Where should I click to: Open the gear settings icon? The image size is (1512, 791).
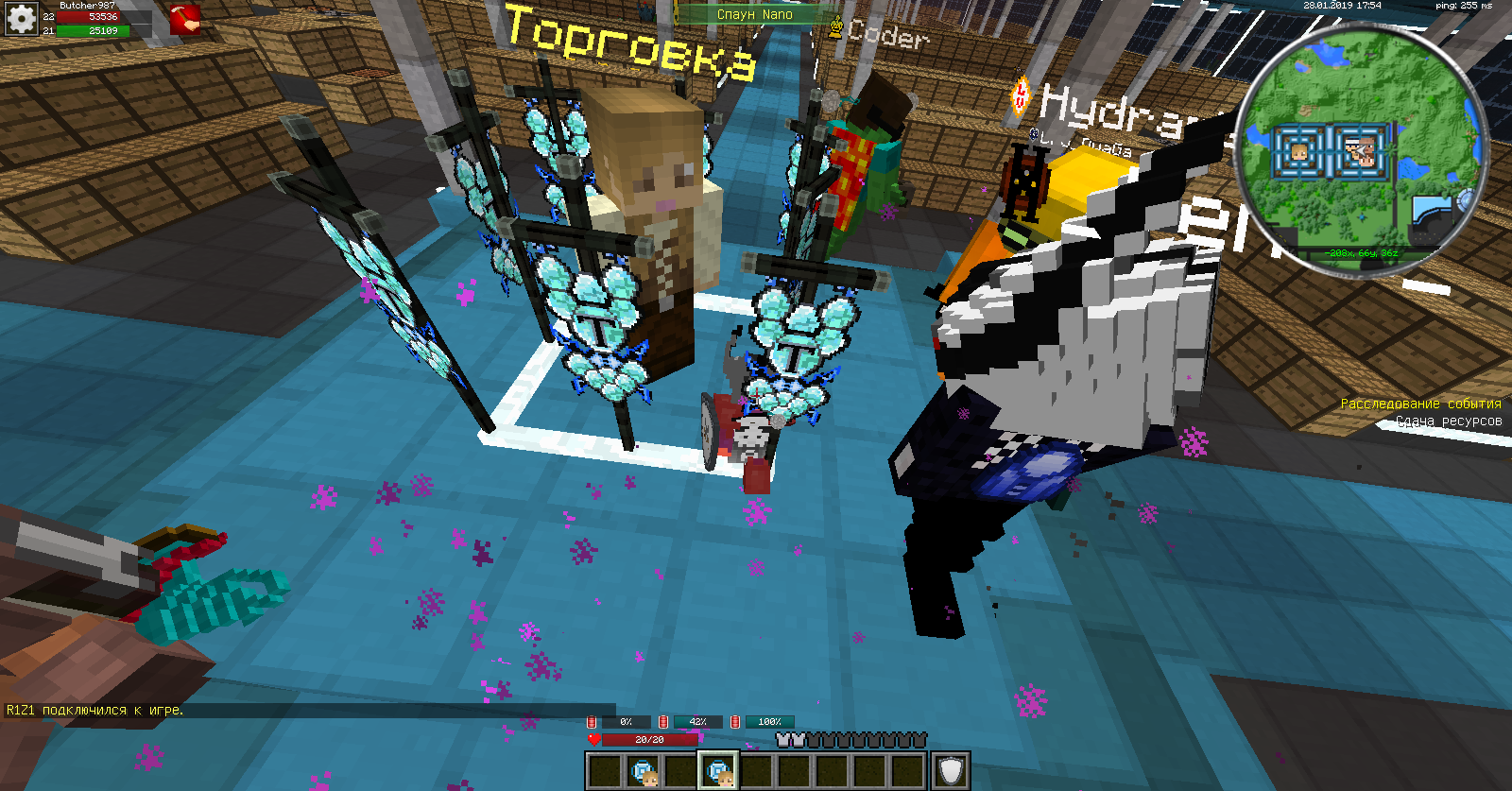tap(21, 18)
